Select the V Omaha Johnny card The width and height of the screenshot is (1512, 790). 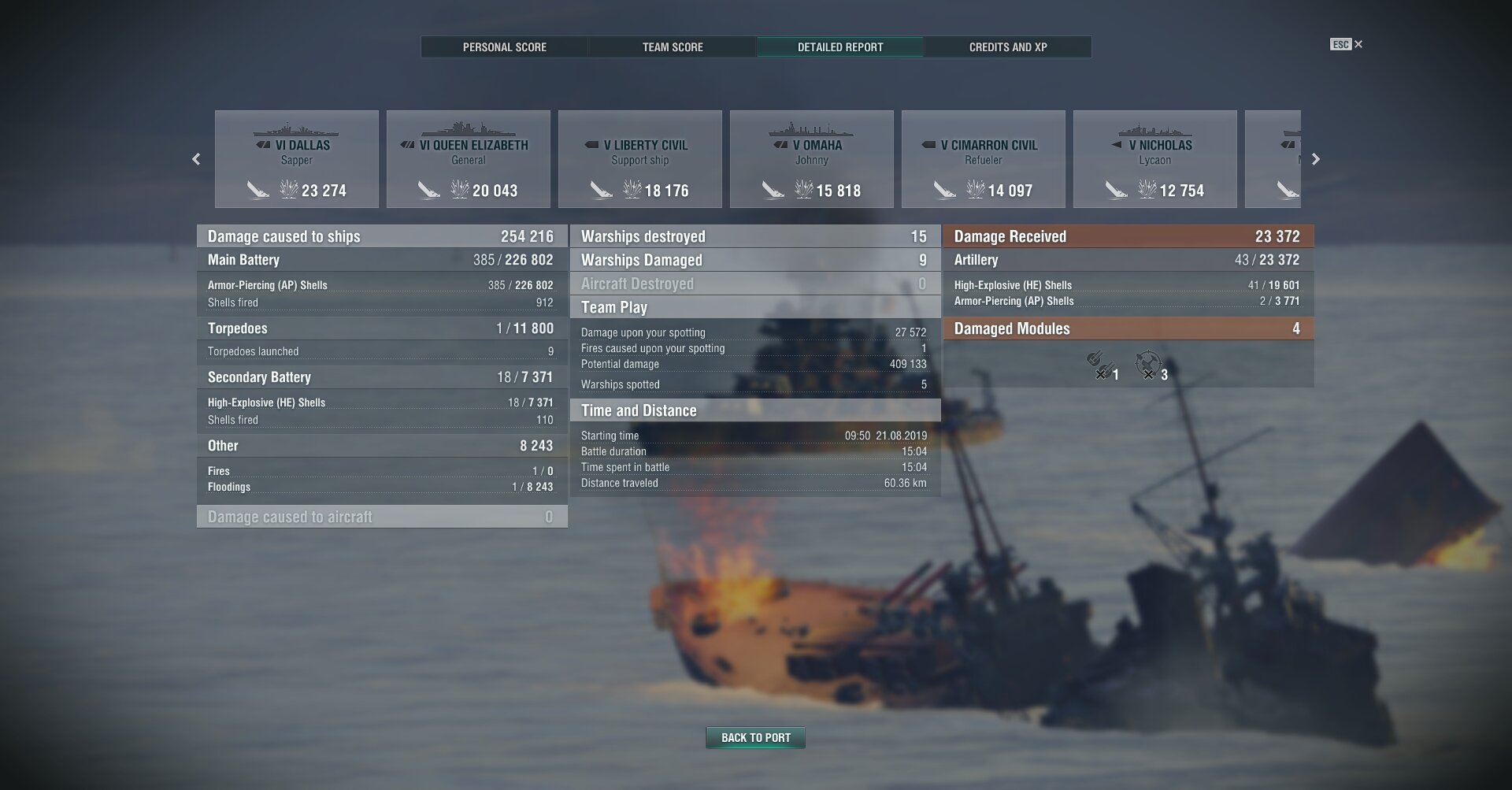812,159
